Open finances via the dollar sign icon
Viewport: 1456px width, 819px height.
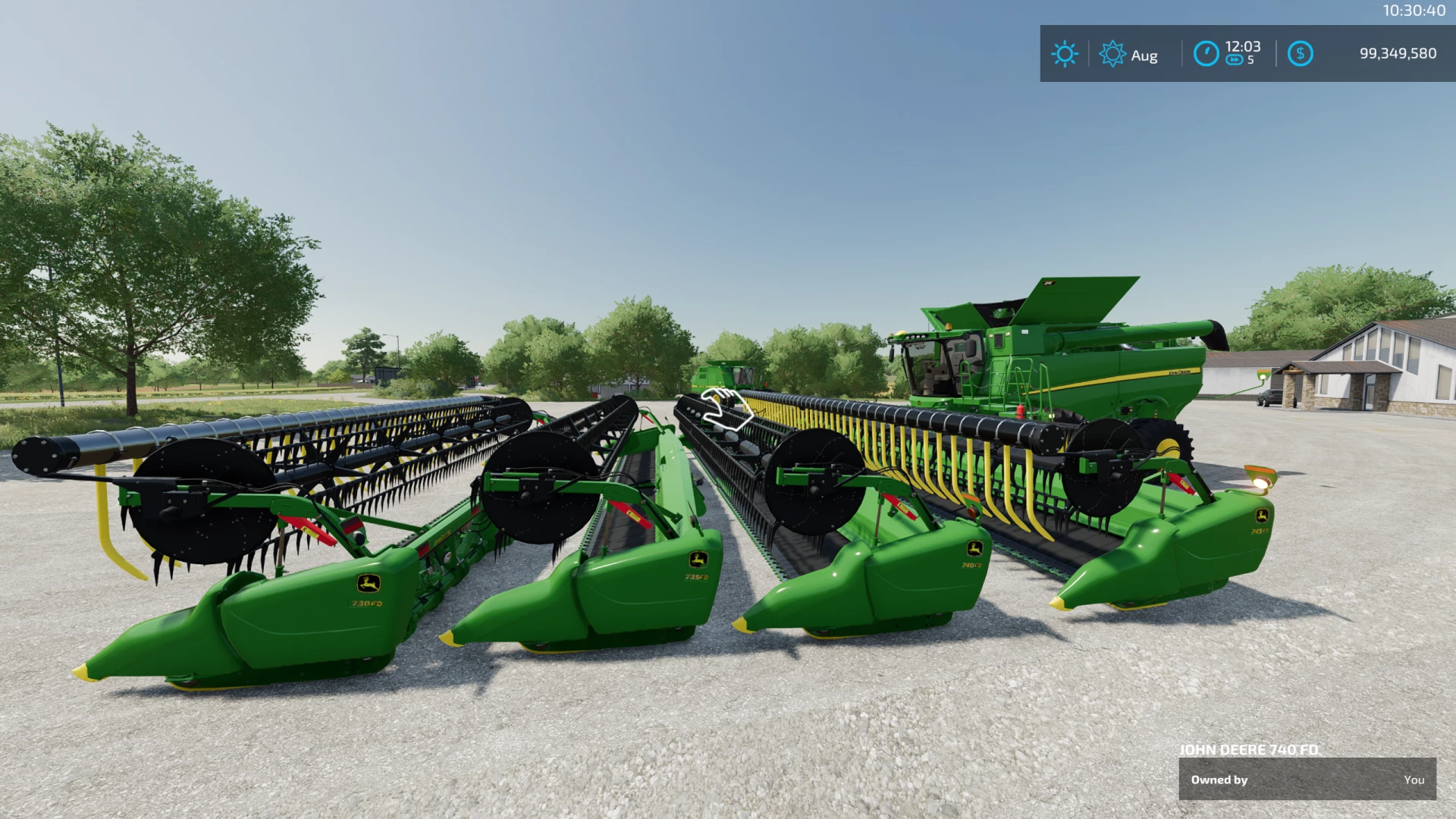[1301, 53]
